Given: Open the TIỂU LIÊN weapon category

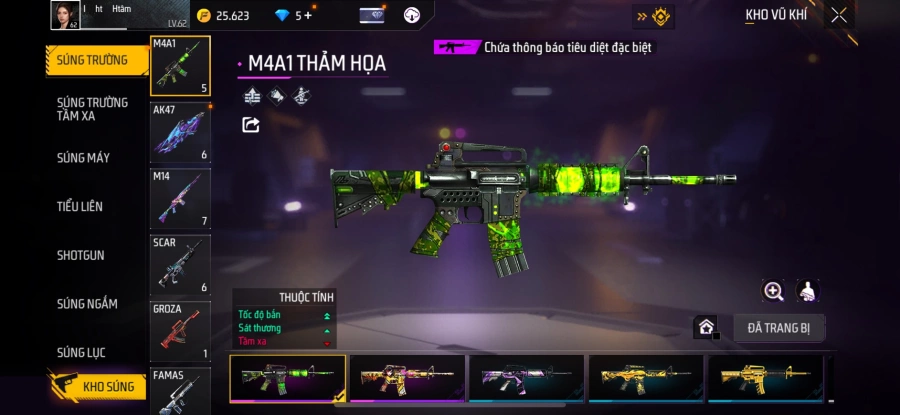Looking at the screenshot, I should point(80,207).
